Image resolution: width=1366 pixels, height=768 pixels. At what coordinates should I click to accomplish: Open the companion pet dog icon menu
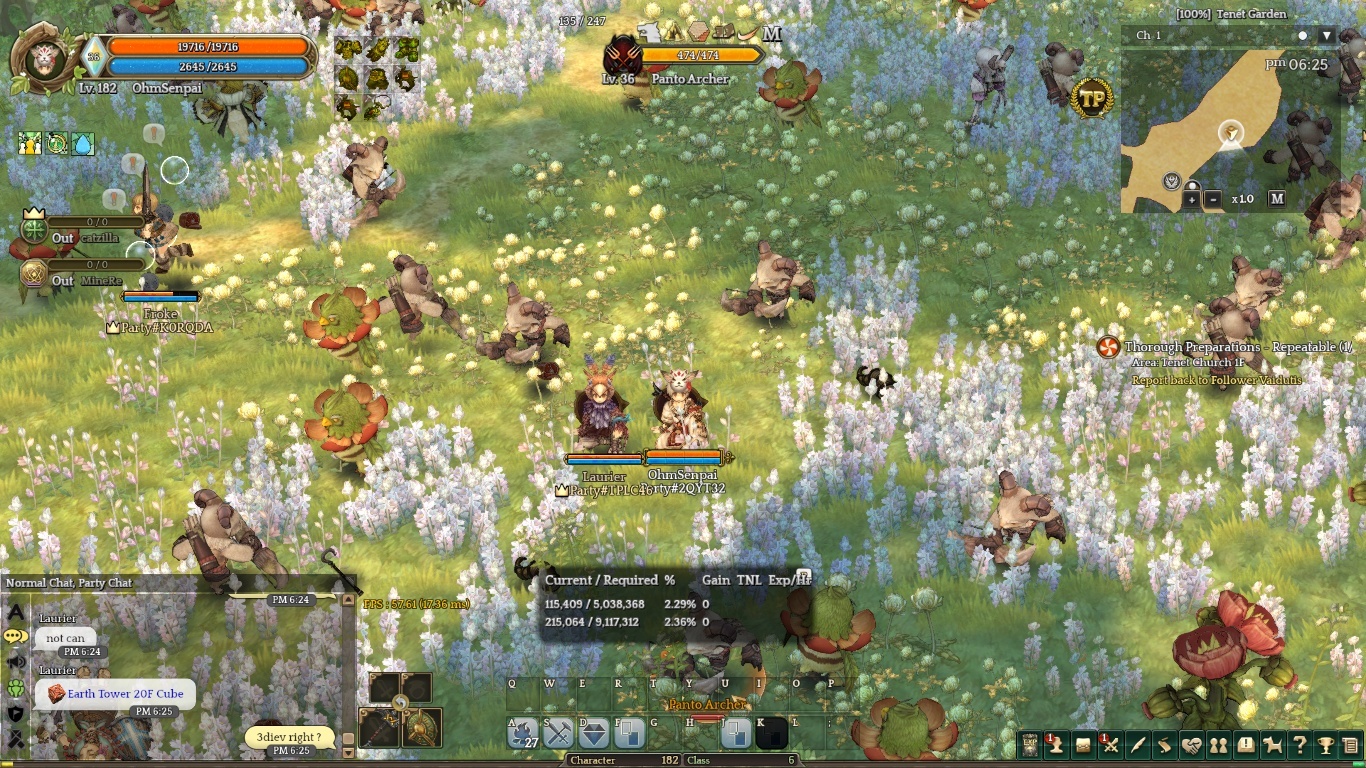[1272, 745]
